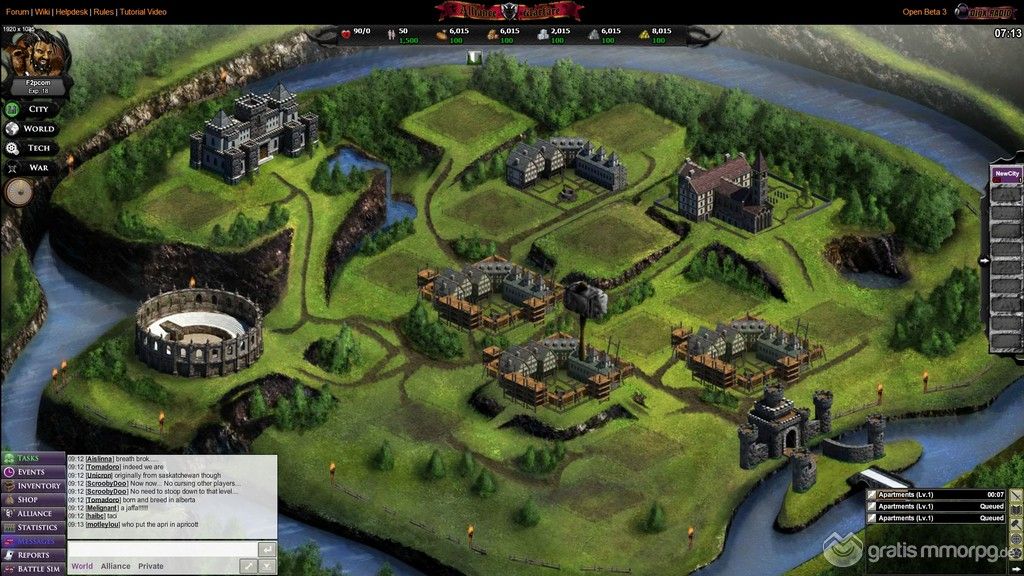Select the NewCity slot in city list
The height and width of the screenshot is (576, 1024).
[1006, 174]
